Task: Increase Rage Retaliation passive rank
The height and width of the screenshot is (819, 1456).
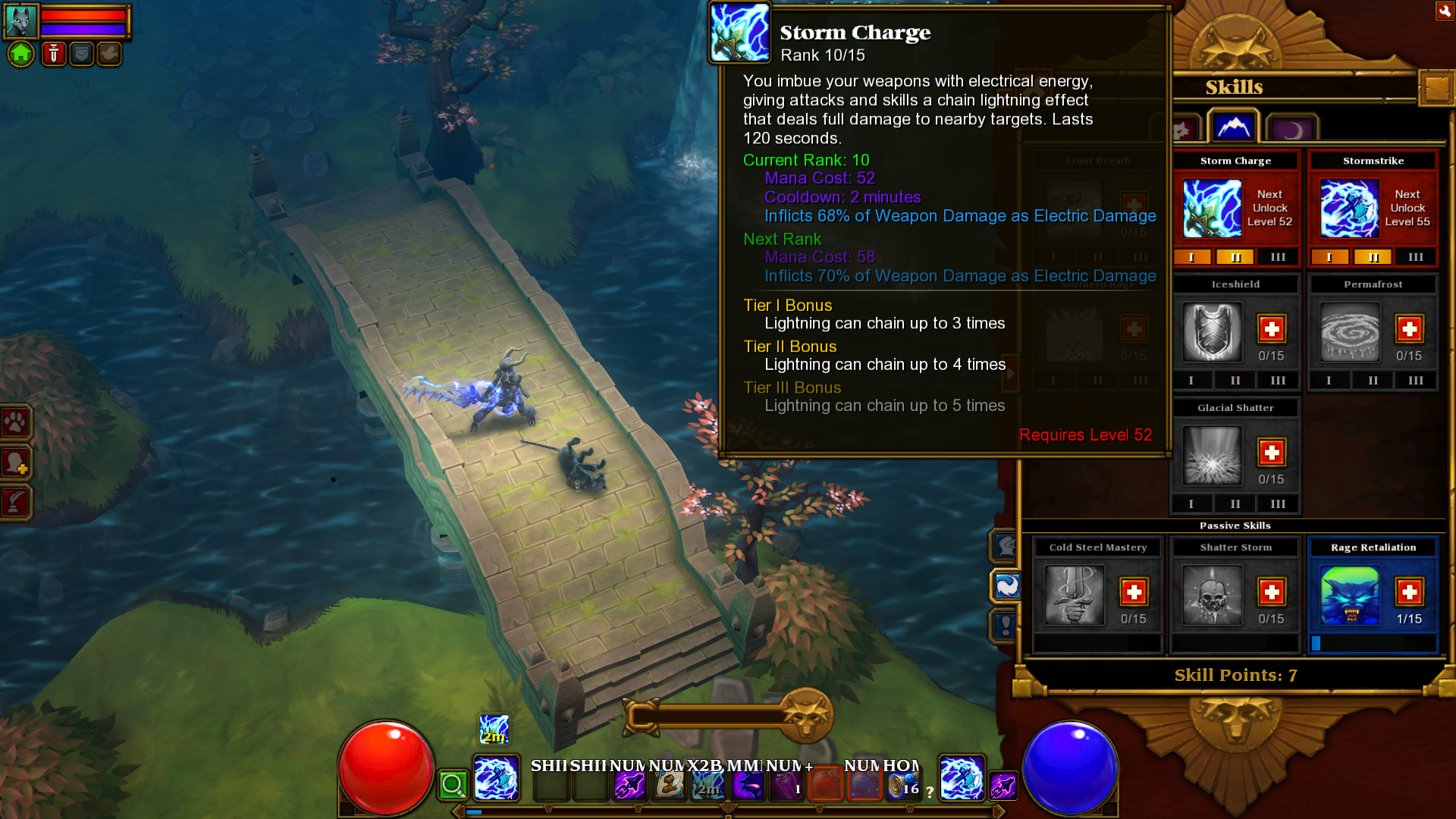Action: click(x=1409, y=592)
